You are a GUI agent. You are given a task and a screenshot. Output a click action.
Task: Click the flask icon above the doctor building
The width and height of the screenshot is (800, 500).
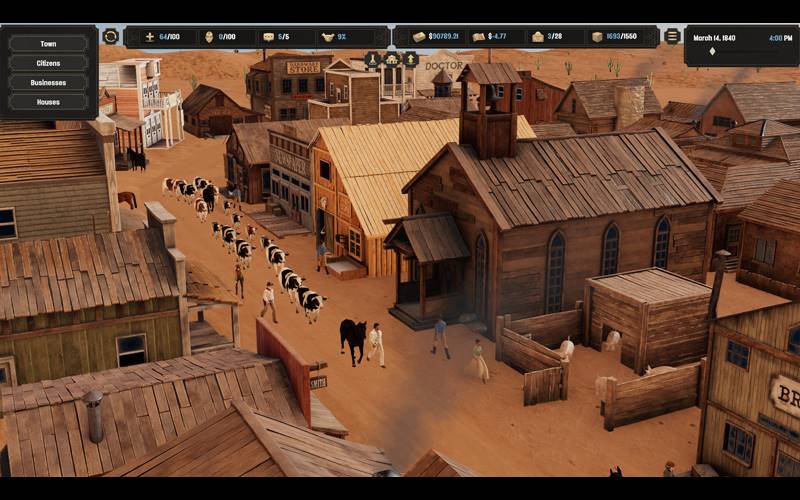pos(373,59)
